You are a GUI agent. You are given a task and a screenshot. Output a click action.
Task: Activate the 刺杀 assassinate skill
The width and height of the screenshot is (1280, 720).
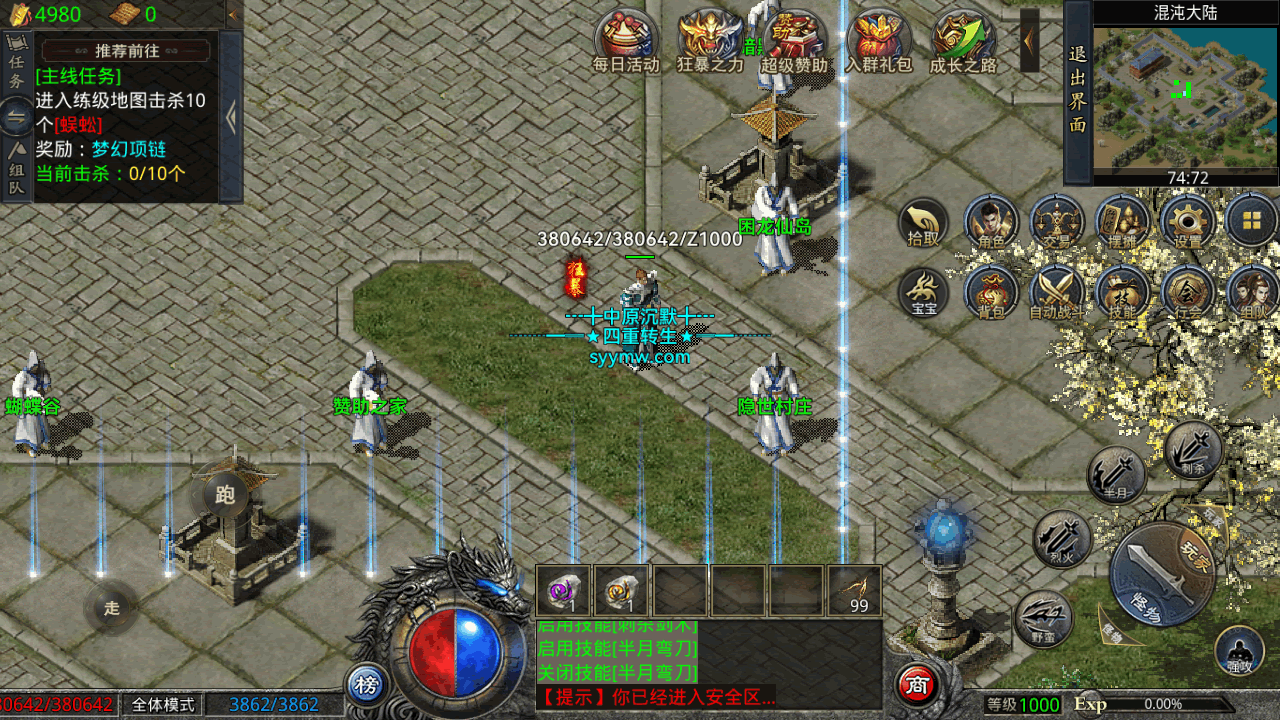click(x=1193, y=449)
